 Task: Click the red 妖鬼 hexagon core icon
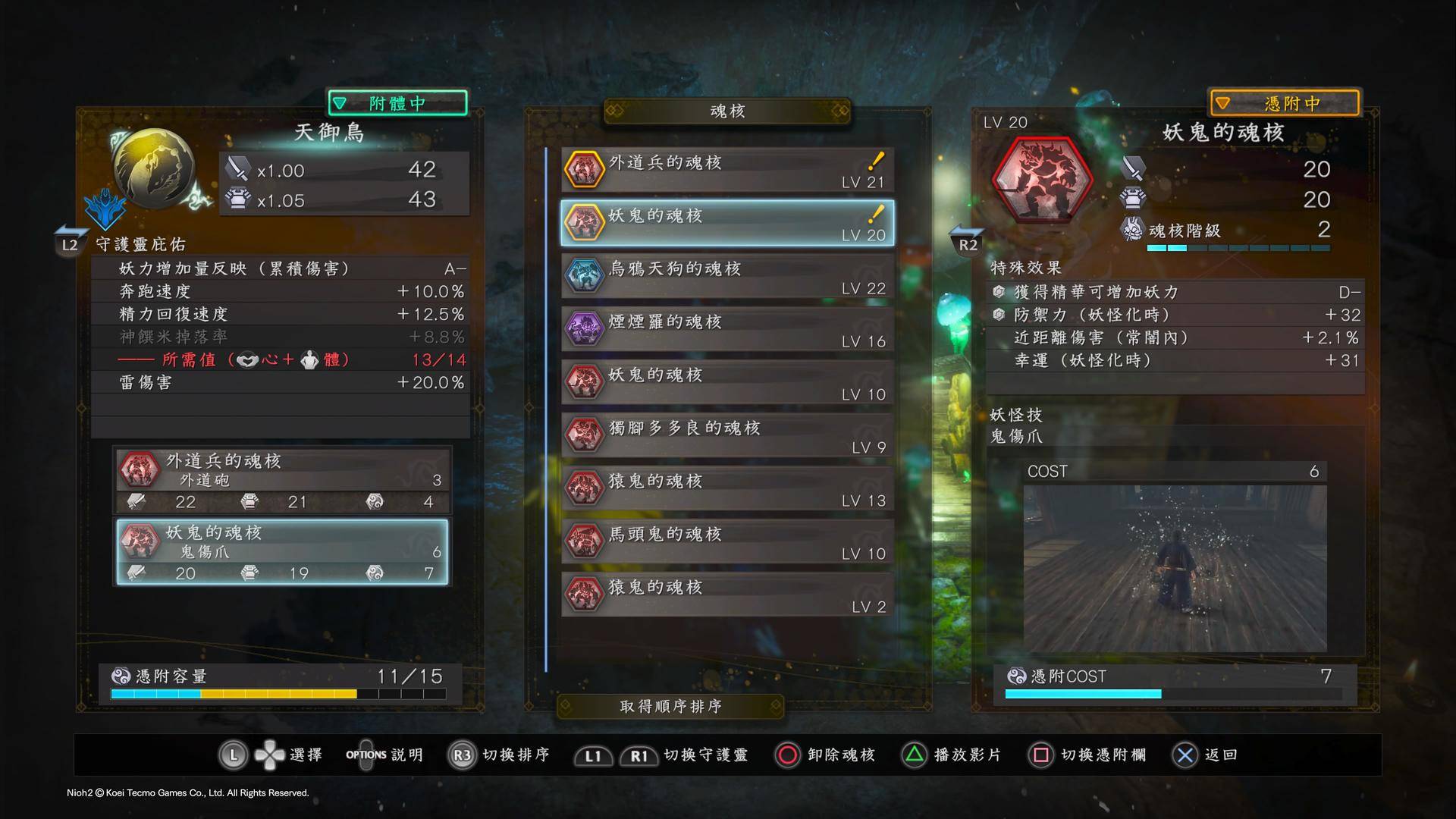click(x=1042, y=180)
